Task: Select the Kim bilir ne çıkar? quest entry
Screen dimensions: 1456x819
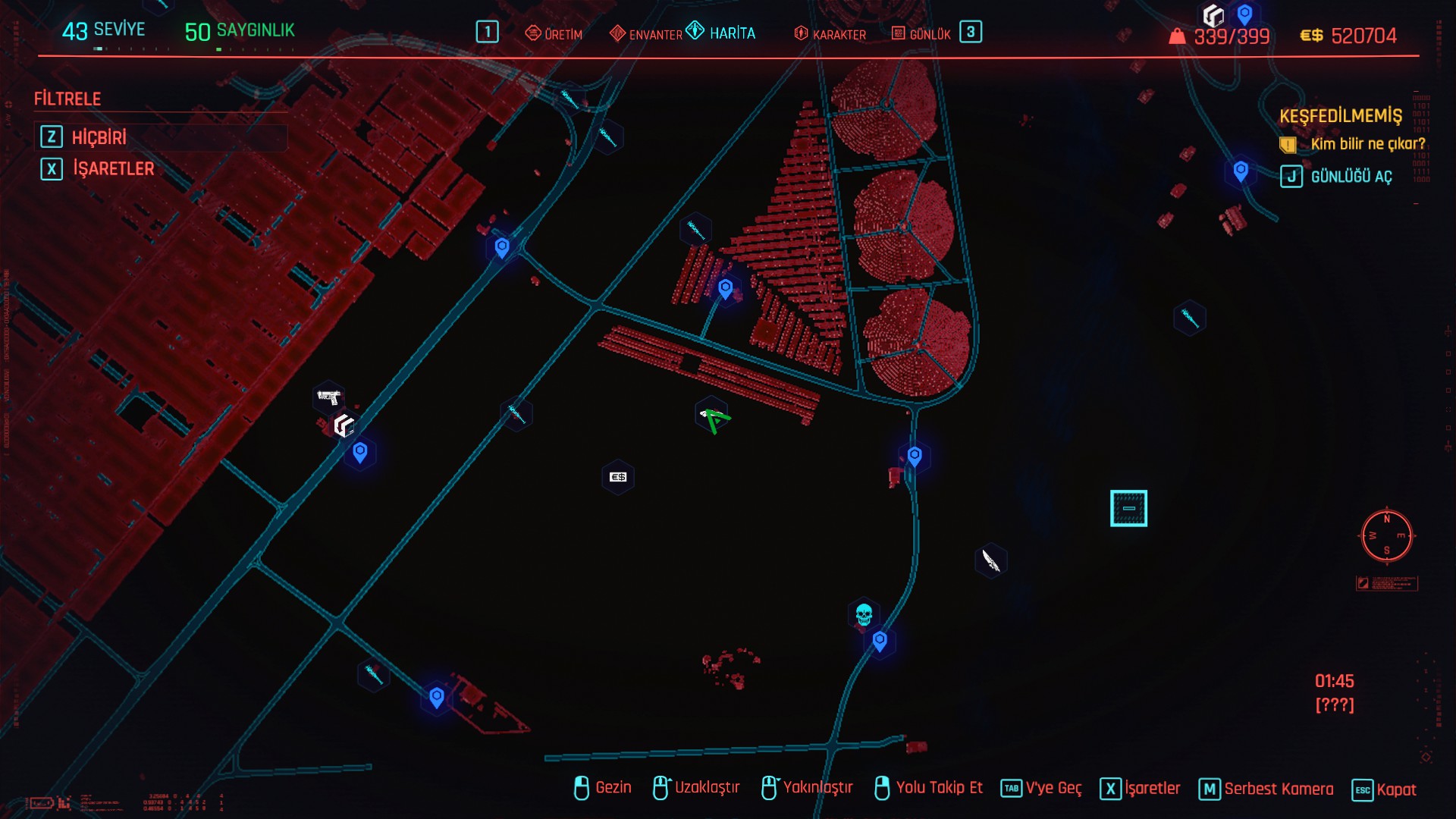Action: pyautogui.click(x=1367, y=144)
